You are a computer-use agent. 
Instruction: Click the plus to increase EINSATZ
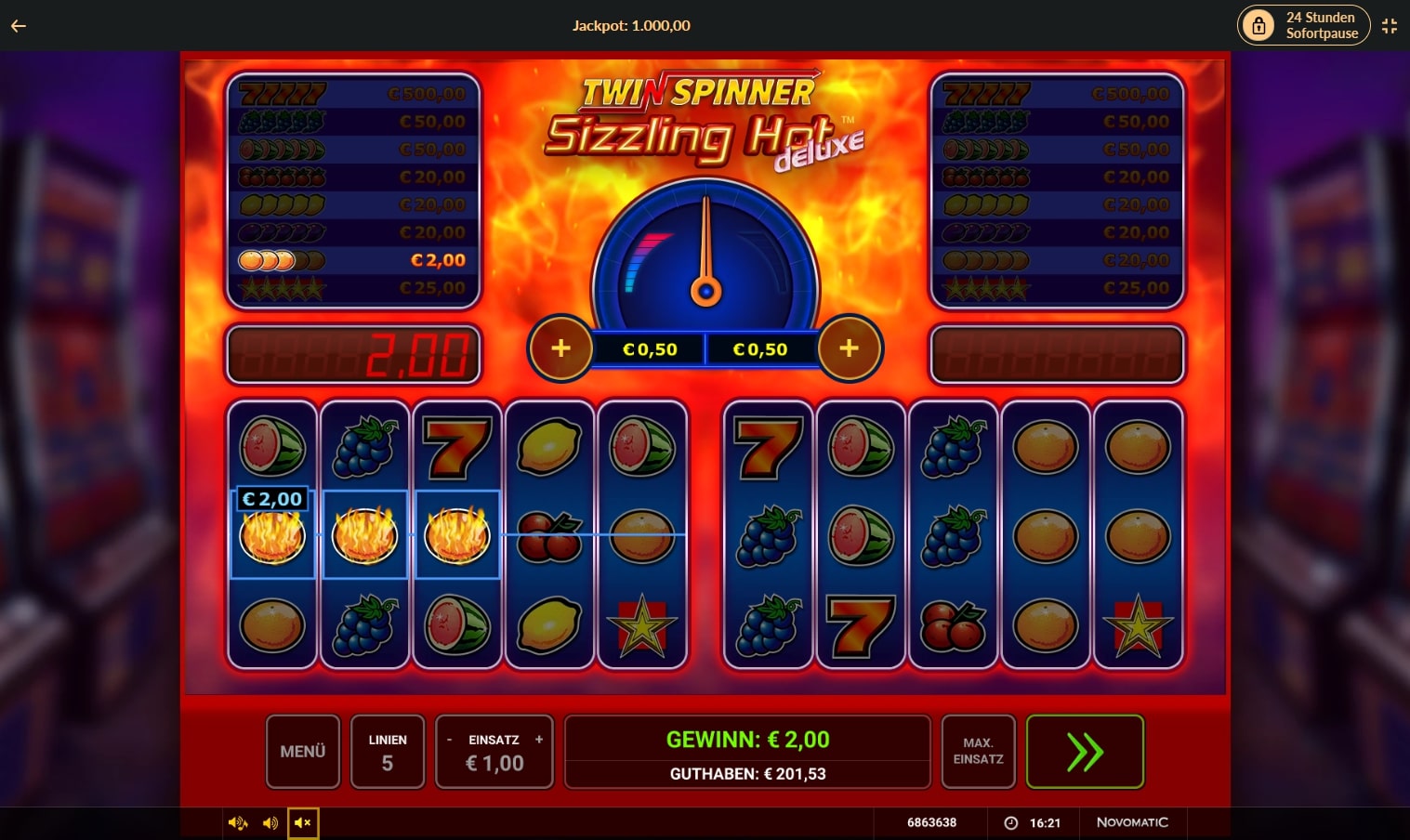click(x=538, y=739)
